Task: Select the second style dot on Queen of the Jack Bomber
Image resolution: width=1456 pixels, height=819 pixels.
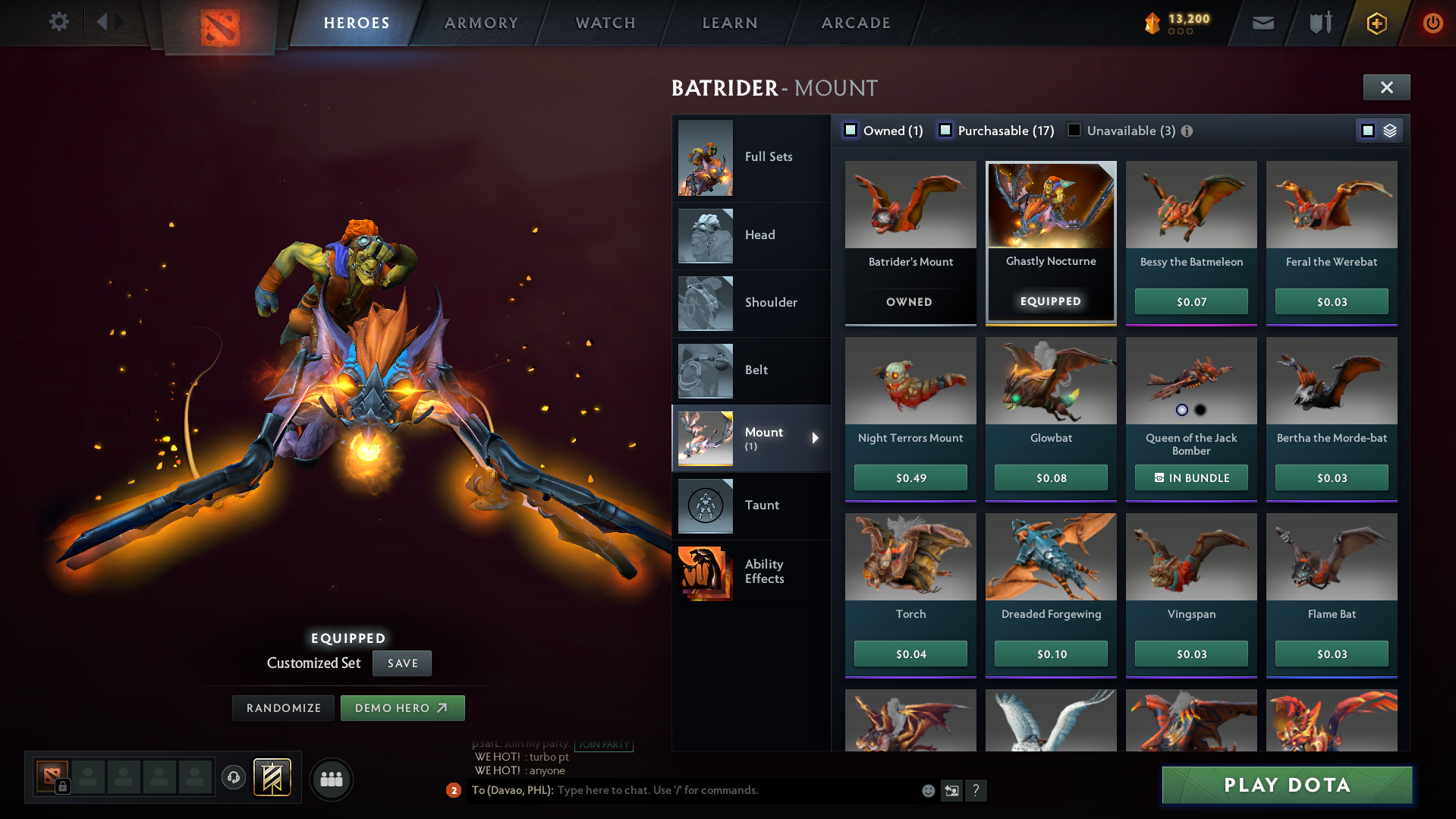Action: [1201, 410]
